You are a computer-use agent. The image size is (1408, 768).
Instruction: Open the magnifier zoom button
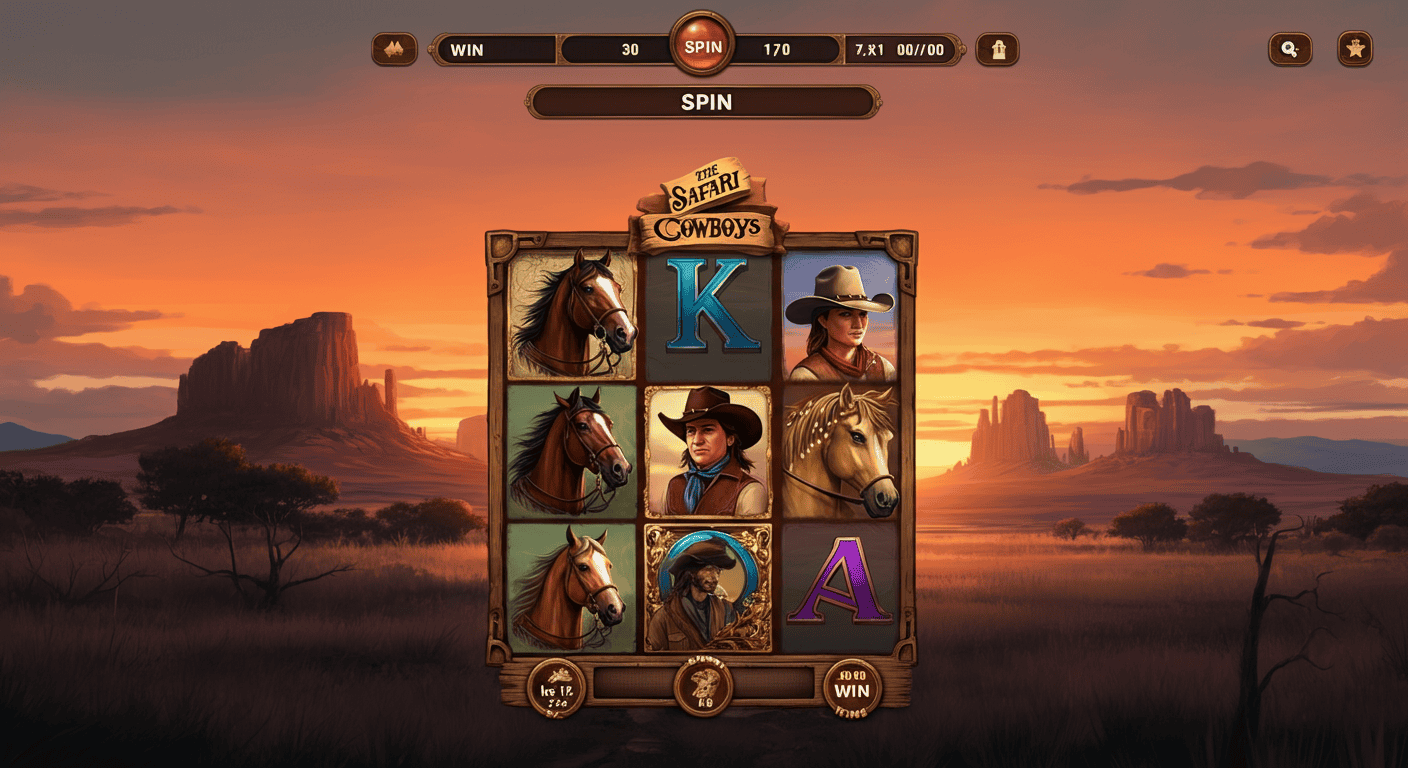pyautogui.click(x=1289, y=49)
